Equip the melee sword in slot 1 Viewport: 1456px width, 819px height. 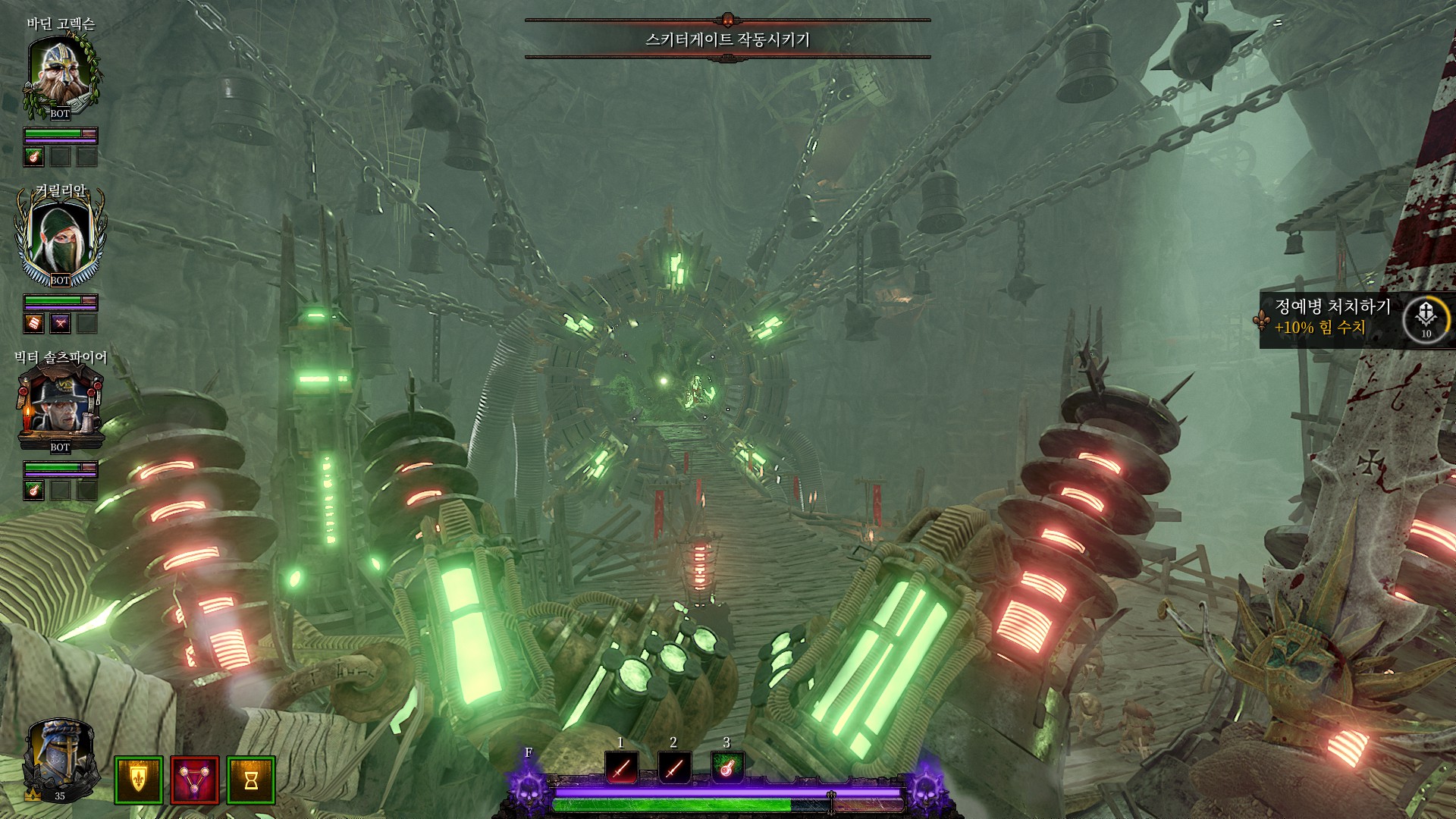click(621, 768)
